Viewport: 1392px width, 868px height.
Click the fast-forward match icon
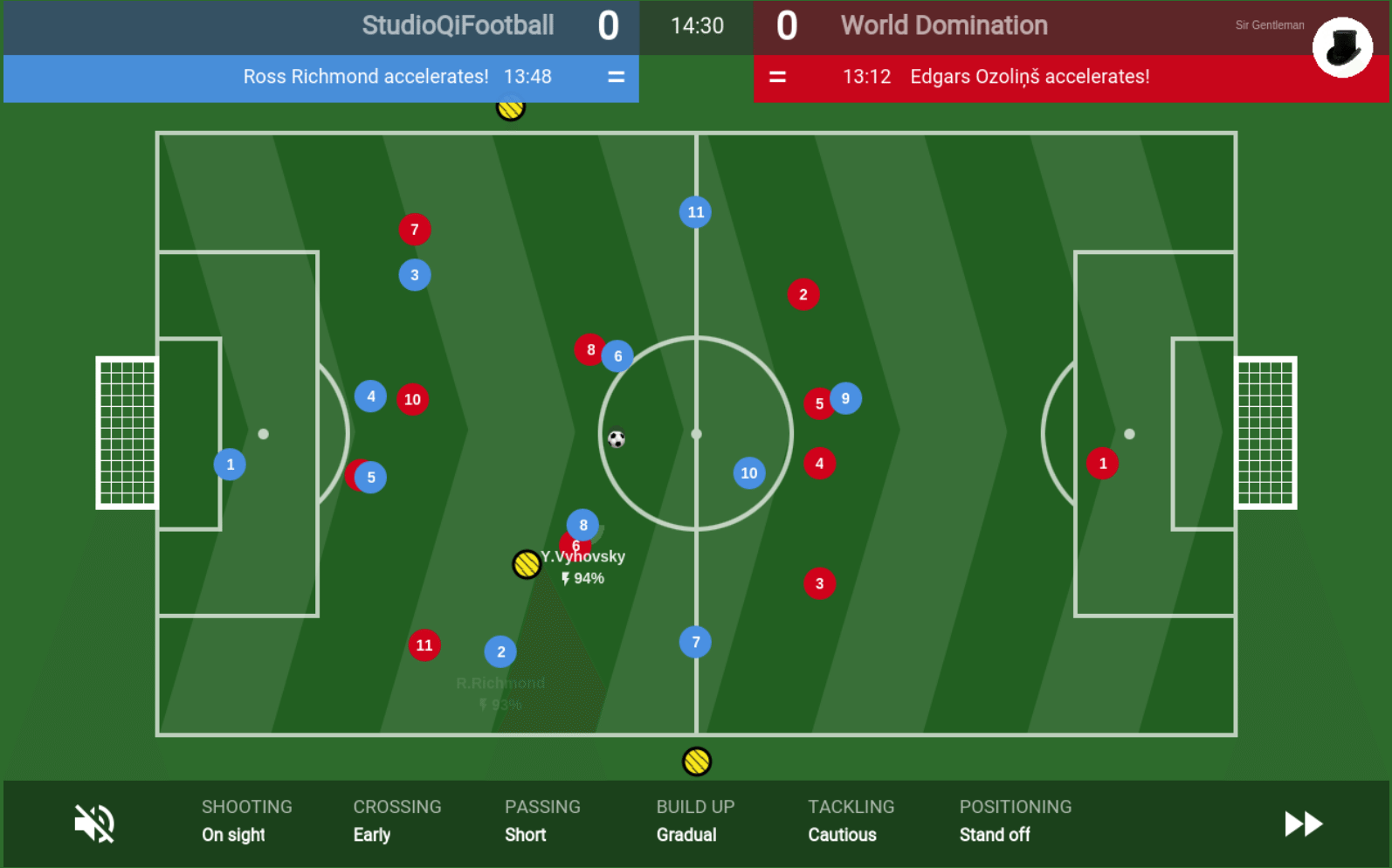(x=1301, y=822)
